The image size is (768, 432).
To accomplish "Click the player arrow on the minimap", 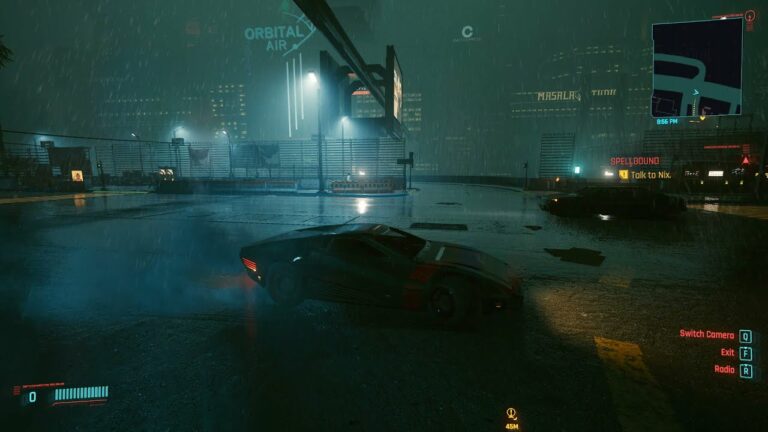I will tap(696, 92).
